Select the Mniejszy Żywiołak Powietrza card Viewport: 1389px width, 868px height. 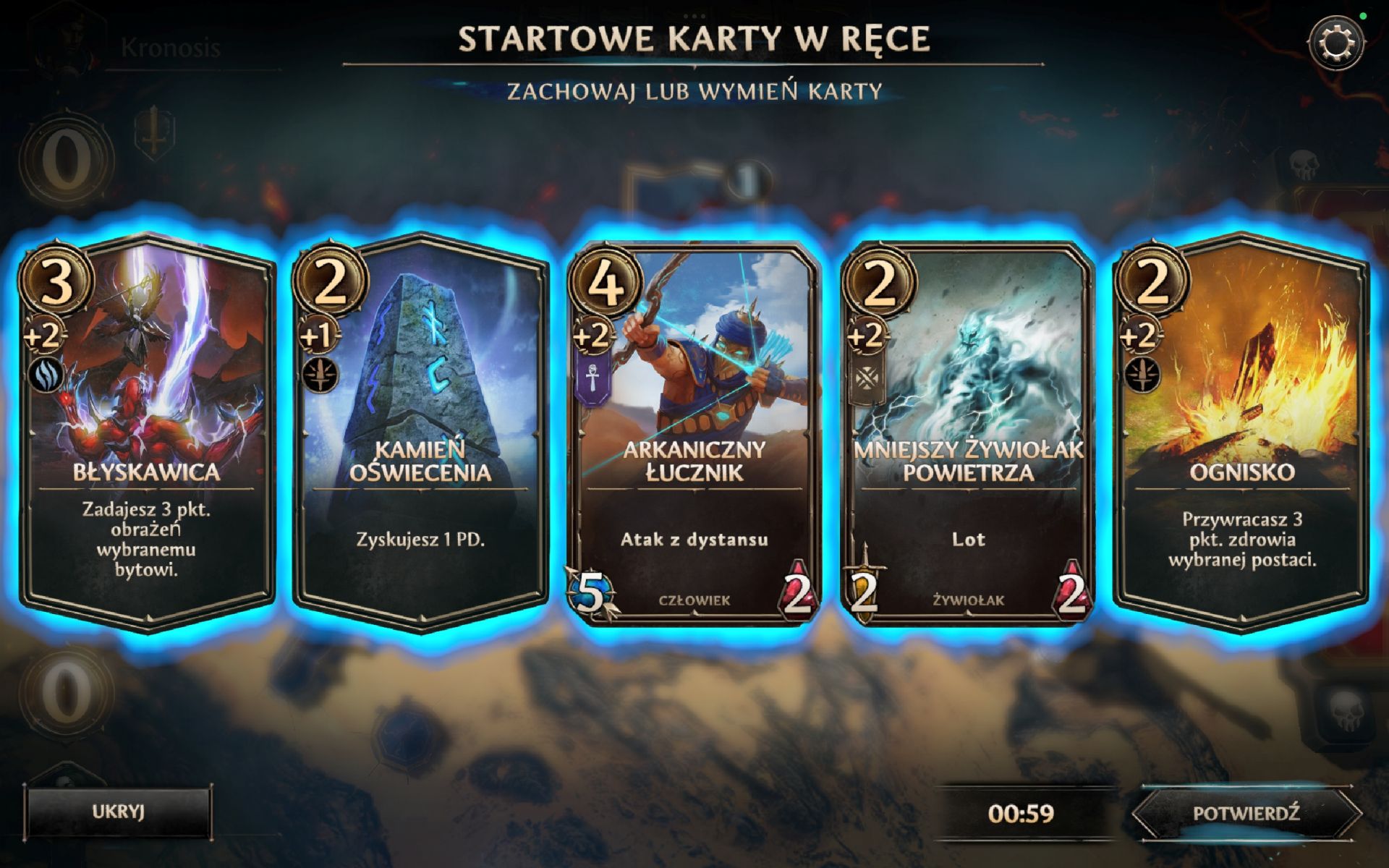(x=968, y=434)
